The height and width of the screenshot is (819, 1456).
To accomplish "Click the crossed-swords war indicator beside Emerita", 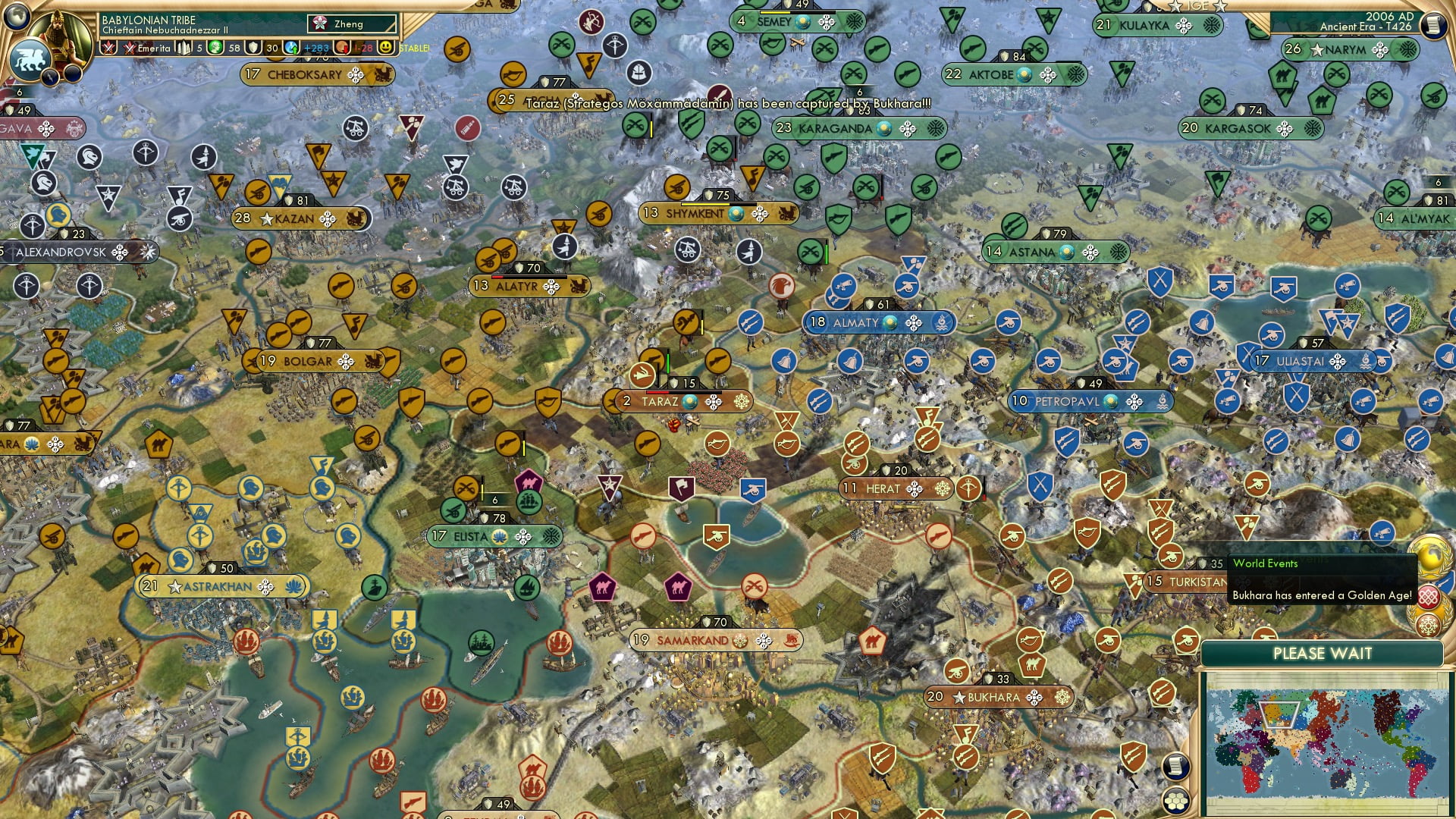I will [129, 47].
